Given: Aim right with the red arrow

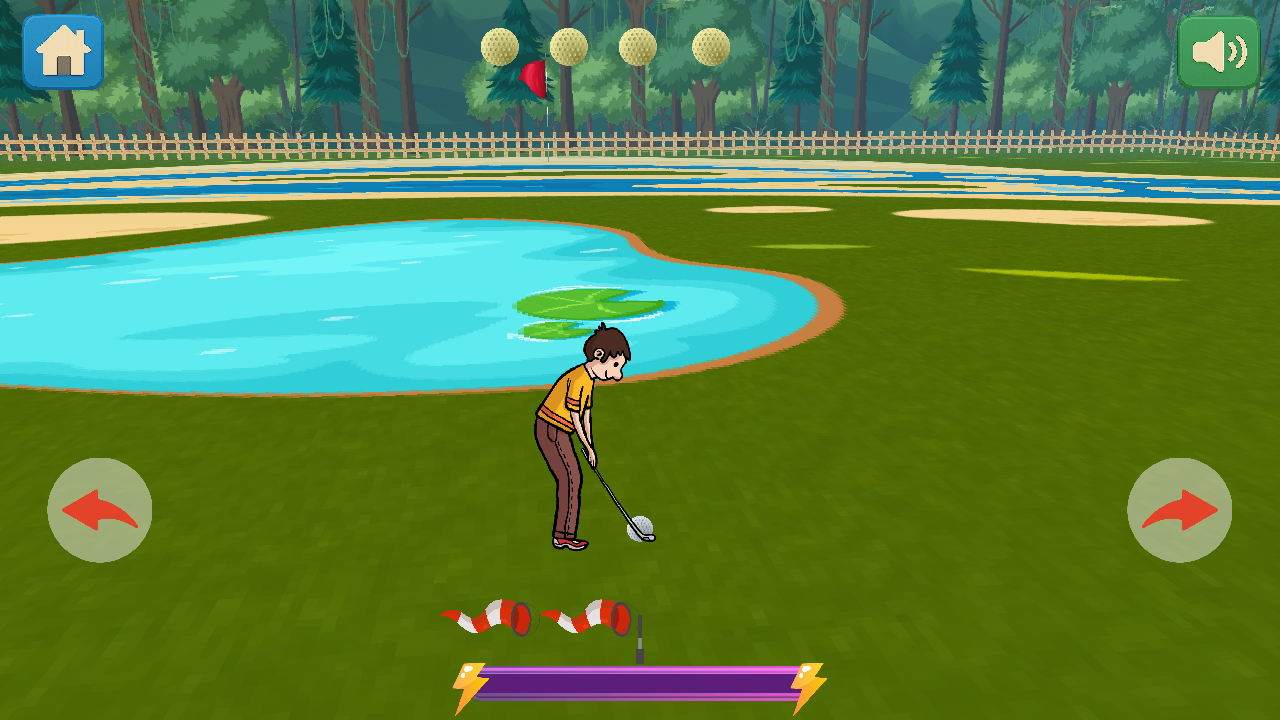Looking at the screenshot, I should coord(1179,510).
